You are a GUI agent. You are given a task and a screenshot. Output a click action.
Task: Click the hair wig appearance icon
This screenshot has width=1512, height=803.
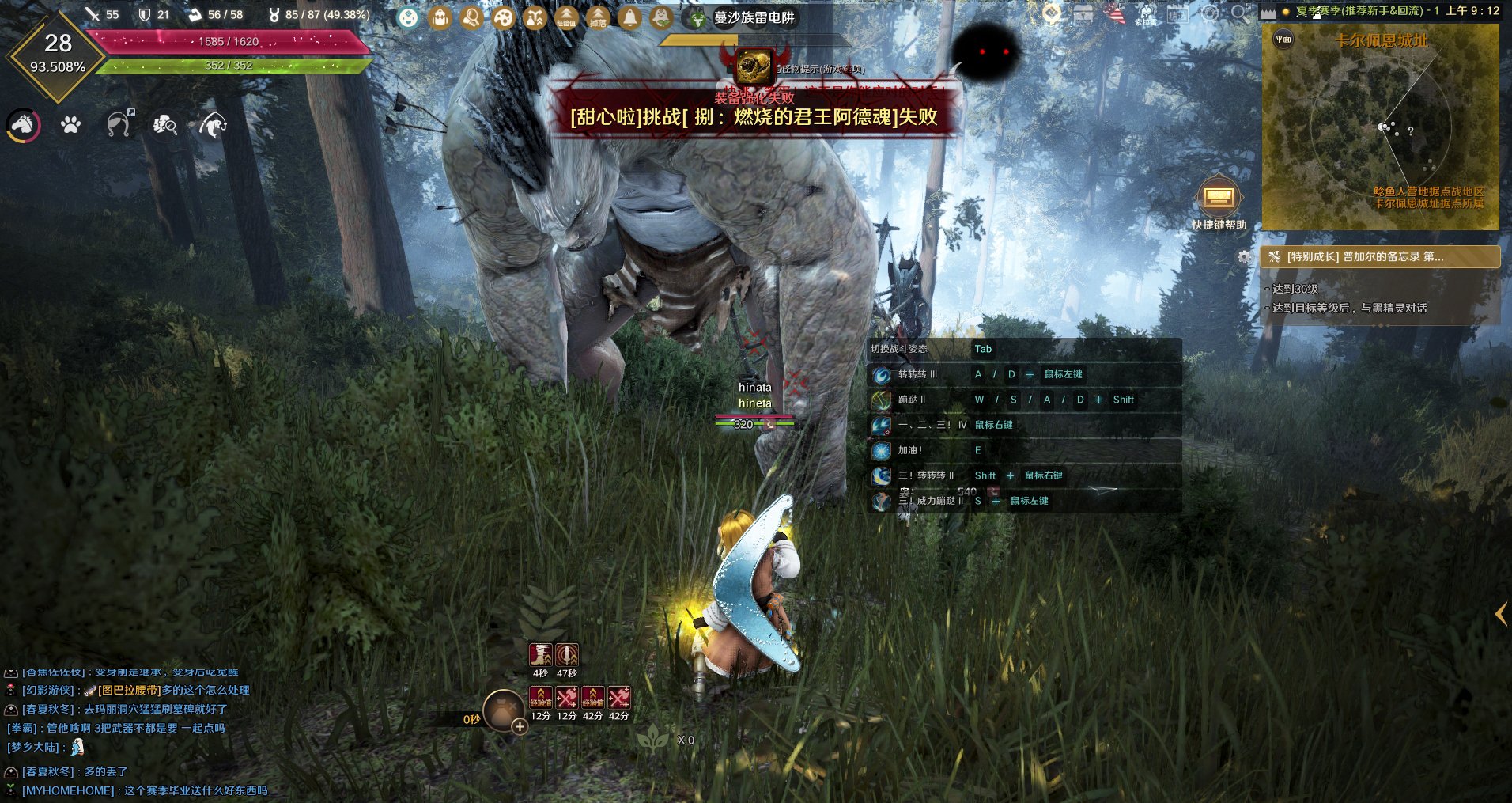tap(119, 124)
